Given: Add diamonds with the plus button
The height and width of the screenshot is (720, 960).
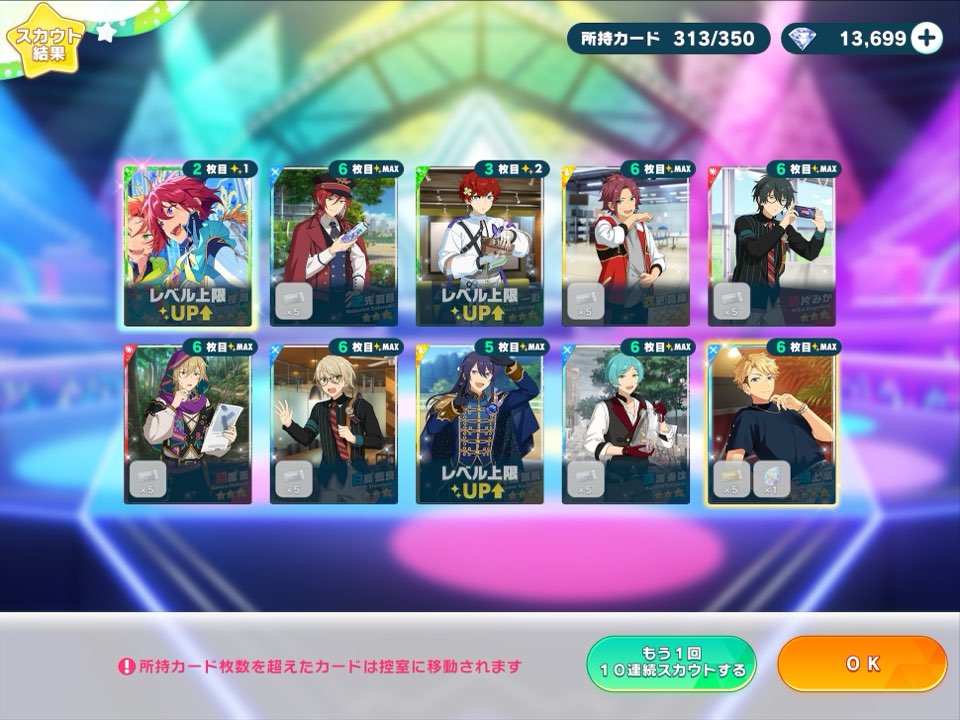Looking at the screenshot, I should [x=927, y=39].
